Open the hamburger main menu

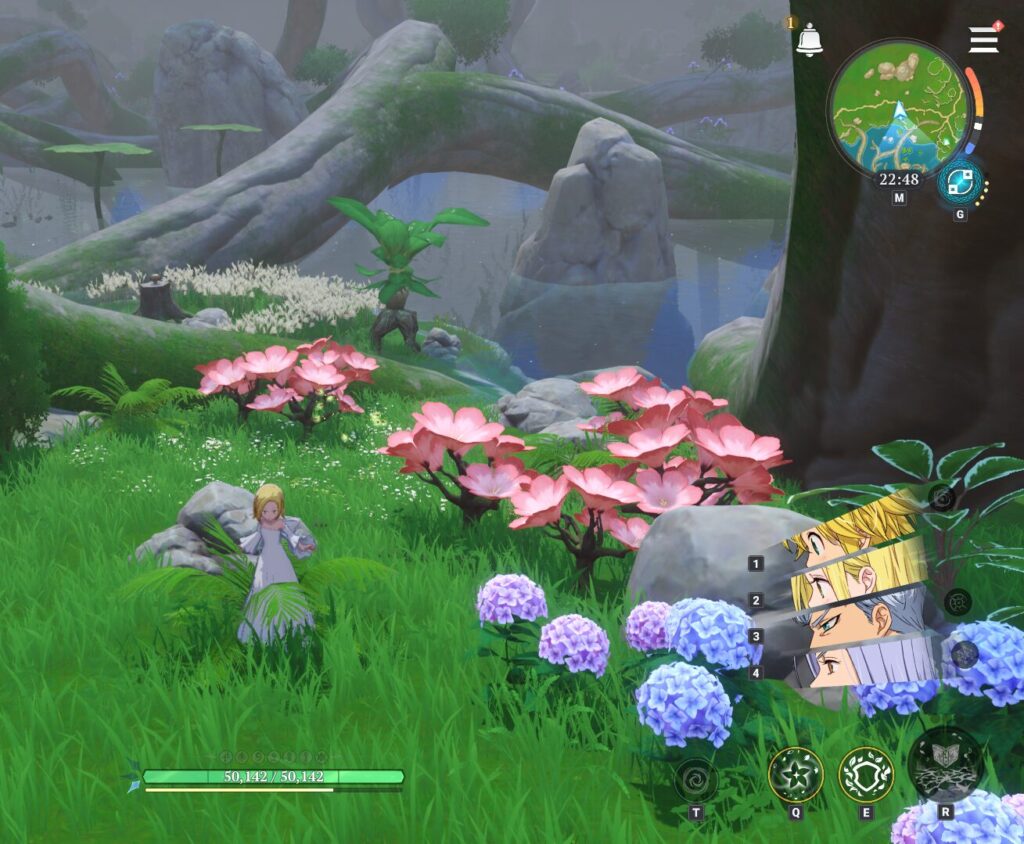984,39
